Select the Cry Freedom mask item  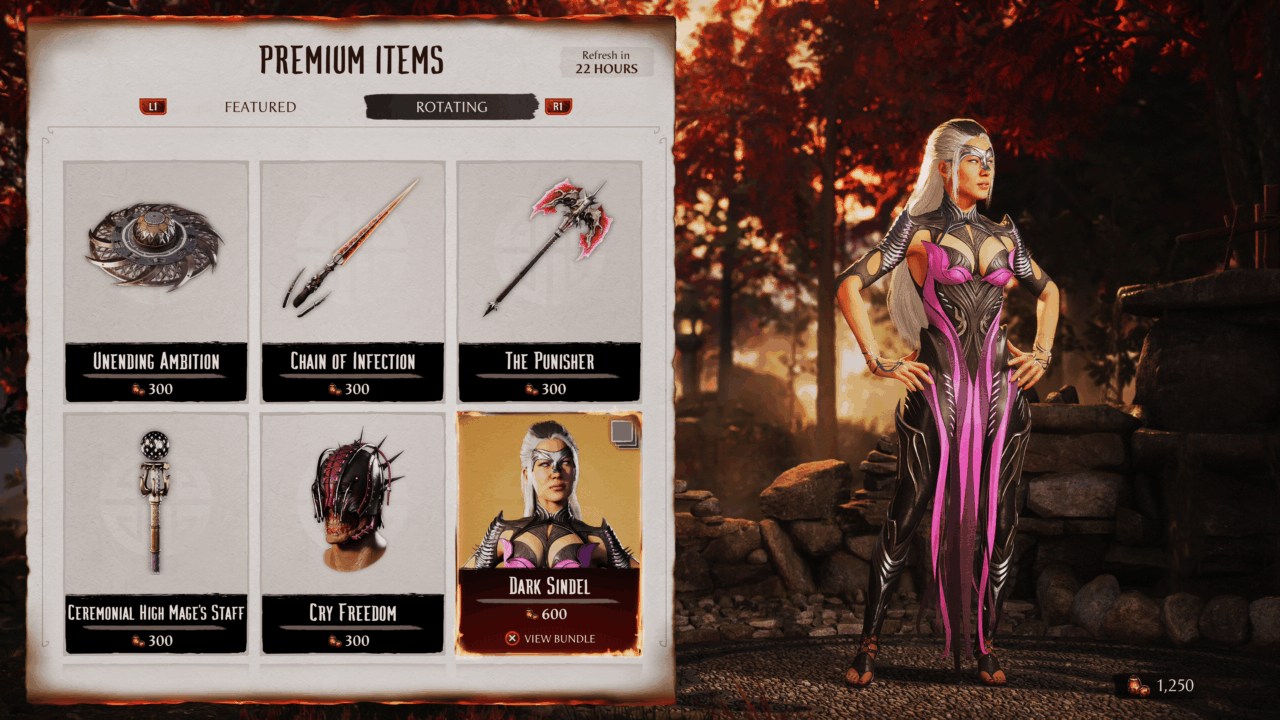353,532
